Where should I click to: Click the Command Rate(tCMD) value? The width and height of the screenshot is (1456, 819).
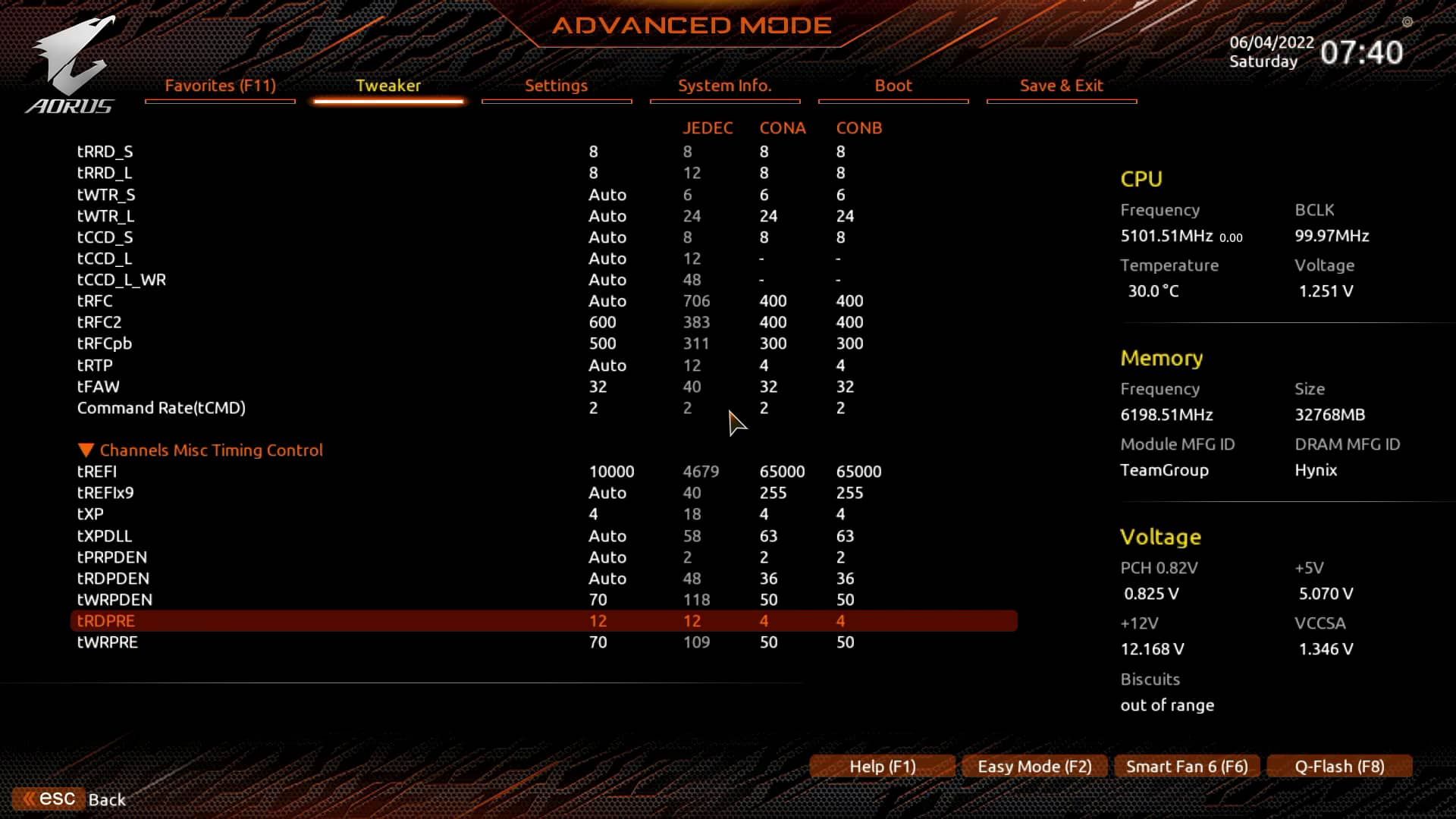pyautogui.click(x=594, y=408)
